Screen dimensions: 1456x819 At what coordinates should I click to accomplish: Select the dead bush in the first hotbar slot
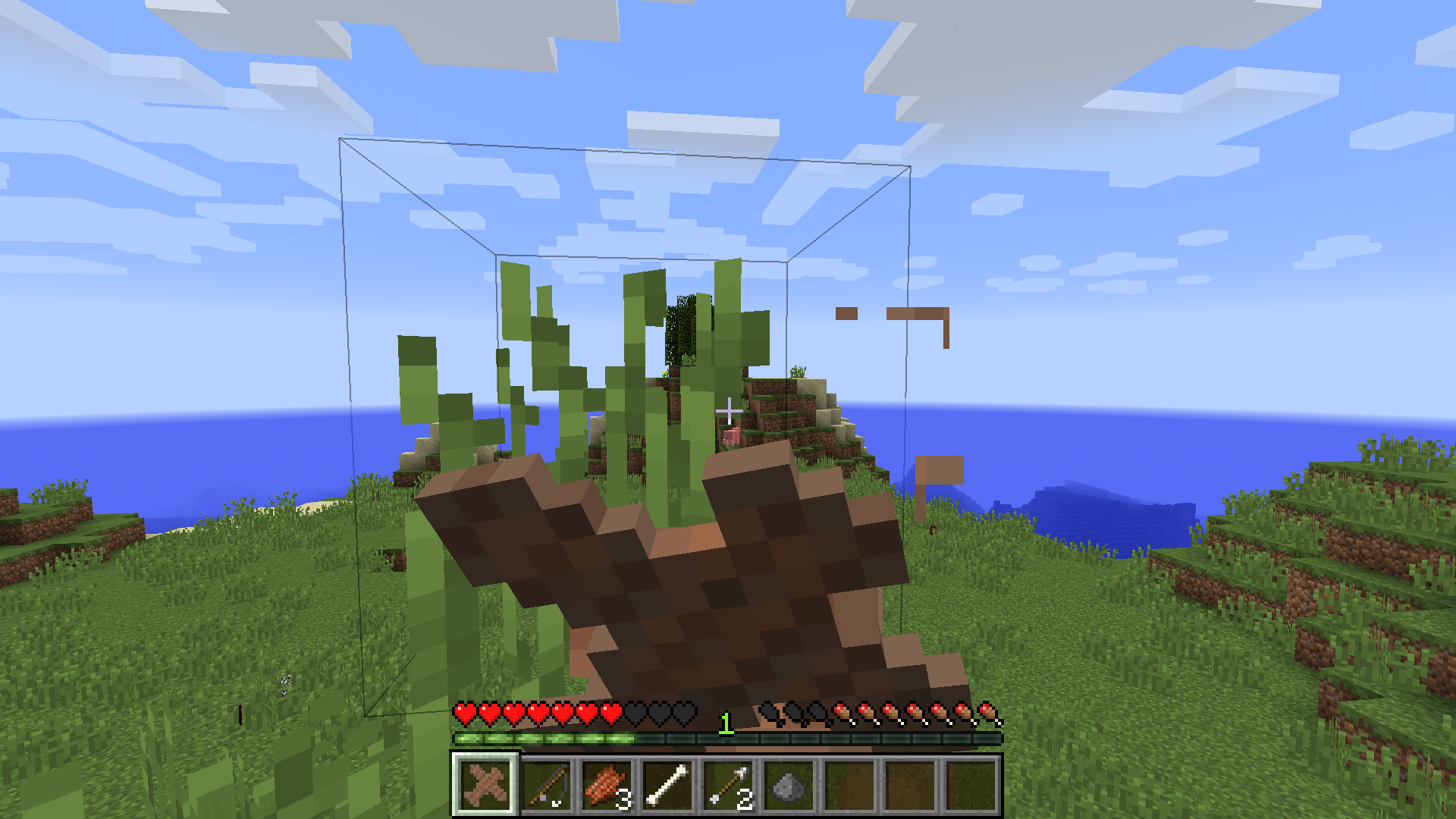point(485,785)
